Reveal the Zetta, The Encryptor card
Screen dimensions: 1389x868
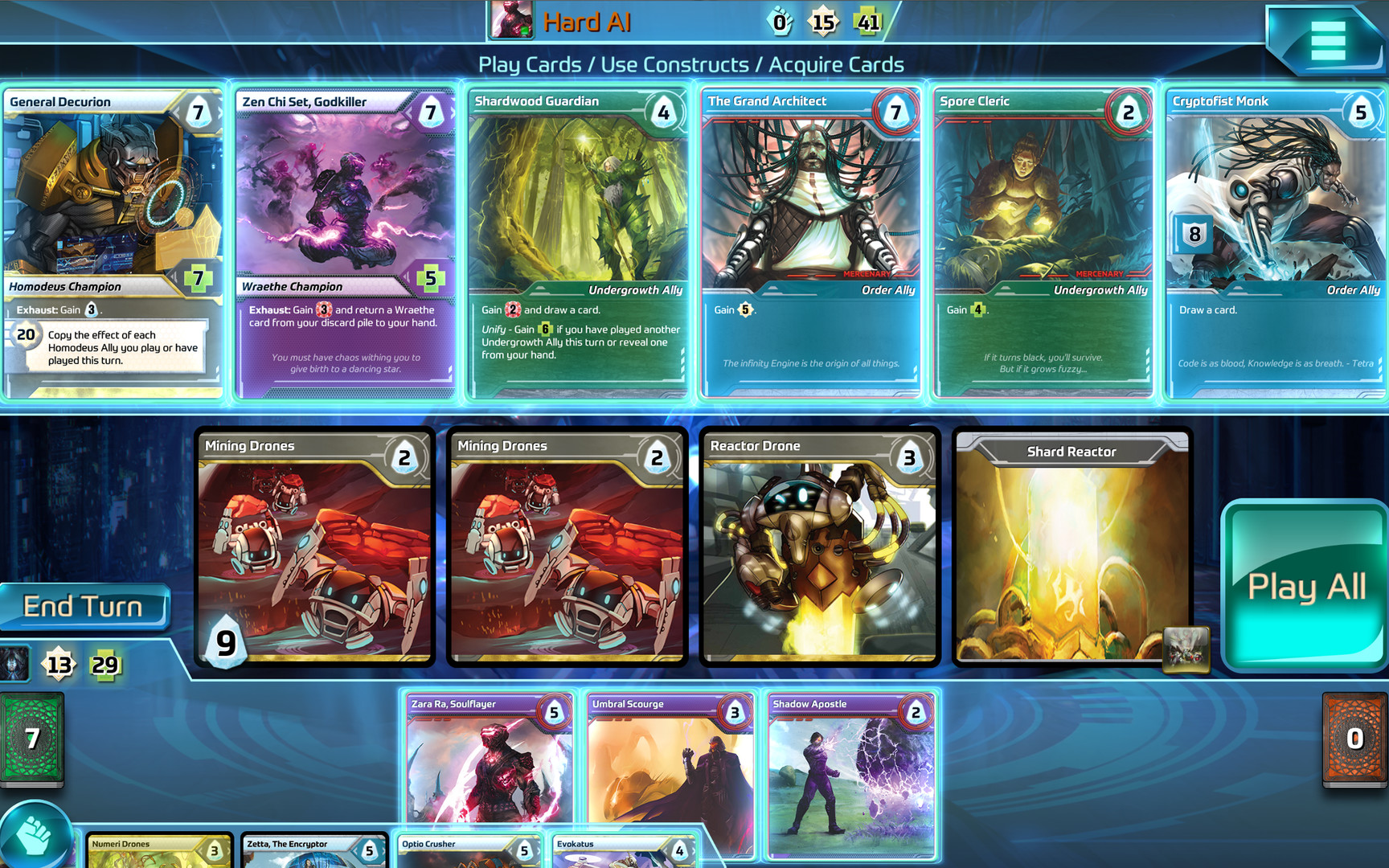coord(312,849)
